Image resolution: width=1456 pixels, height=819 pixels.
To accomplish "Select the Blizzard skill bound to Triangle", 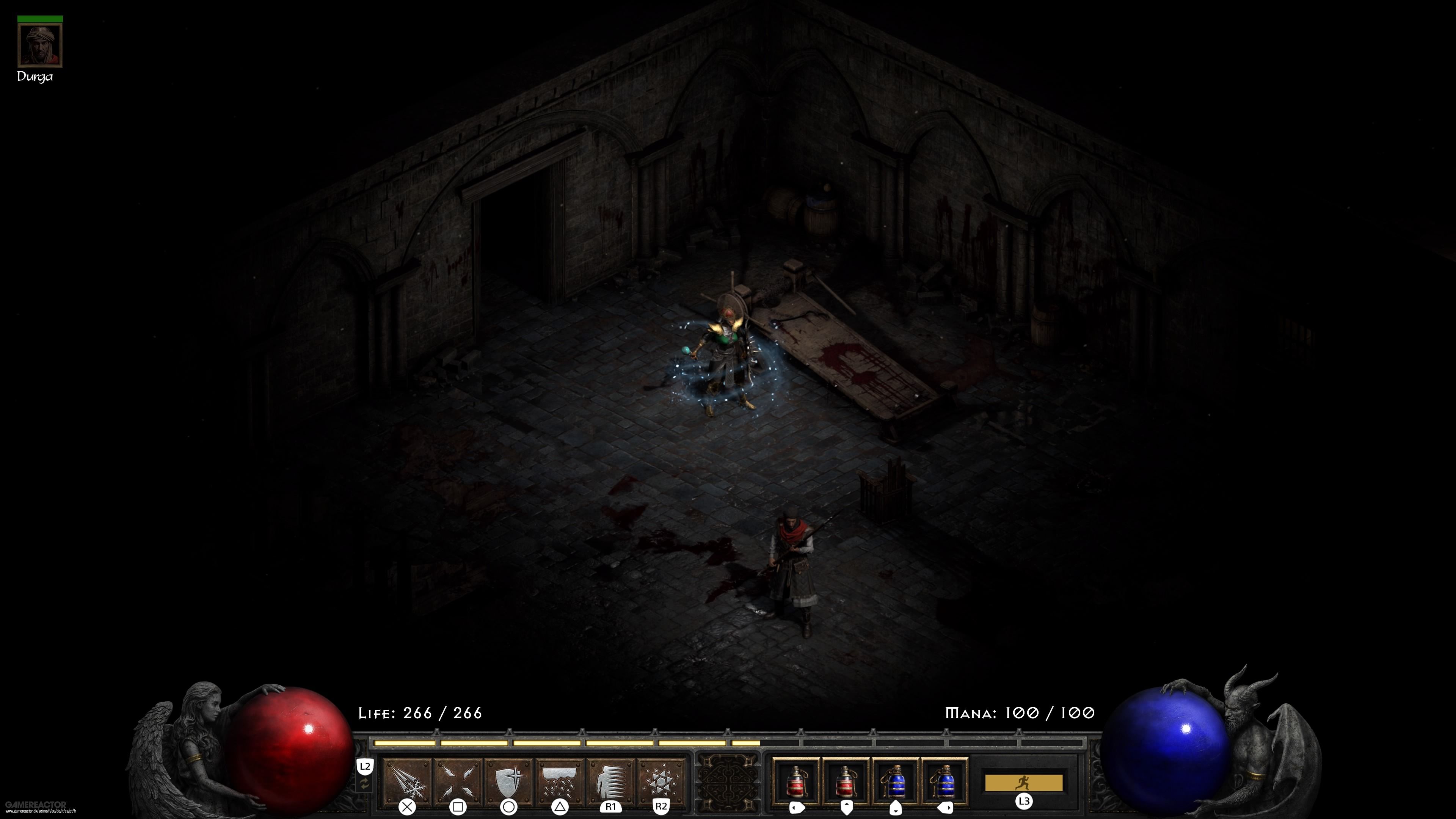I will click(x=559, y=782).
